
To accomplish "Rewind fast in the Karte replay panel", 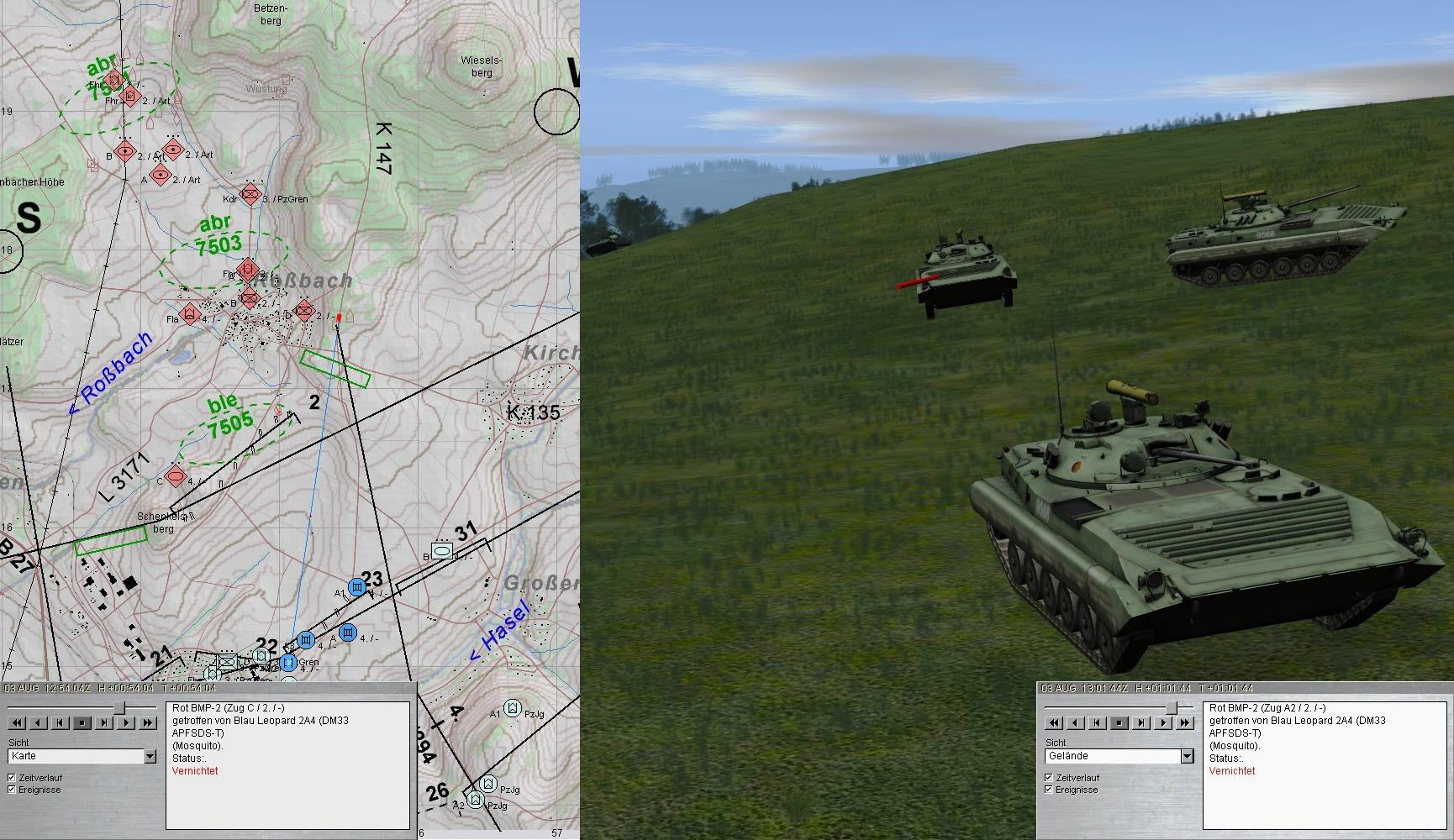I will click(16, 722).
